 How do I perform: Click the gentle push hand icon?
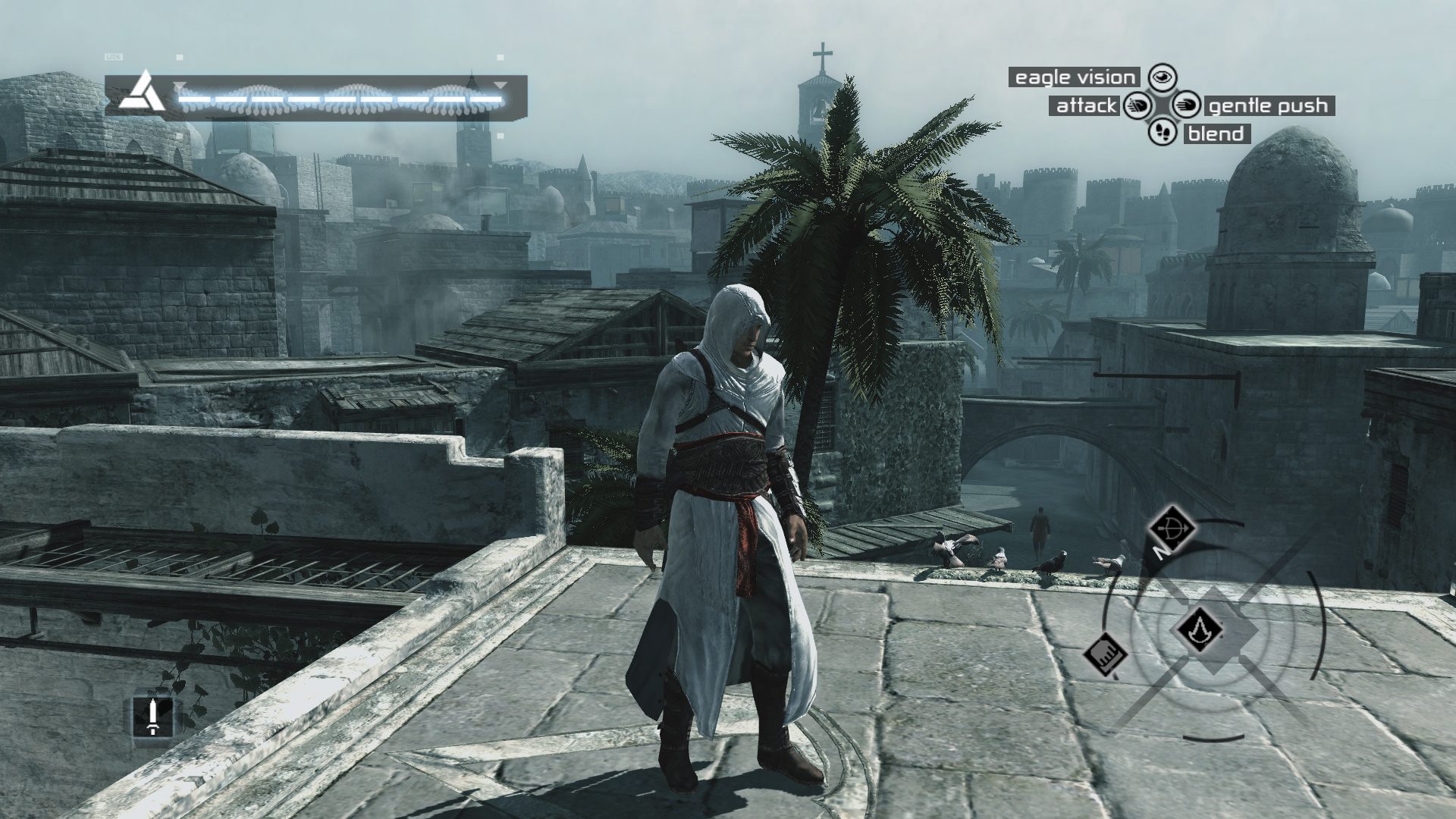[1187, 105]
